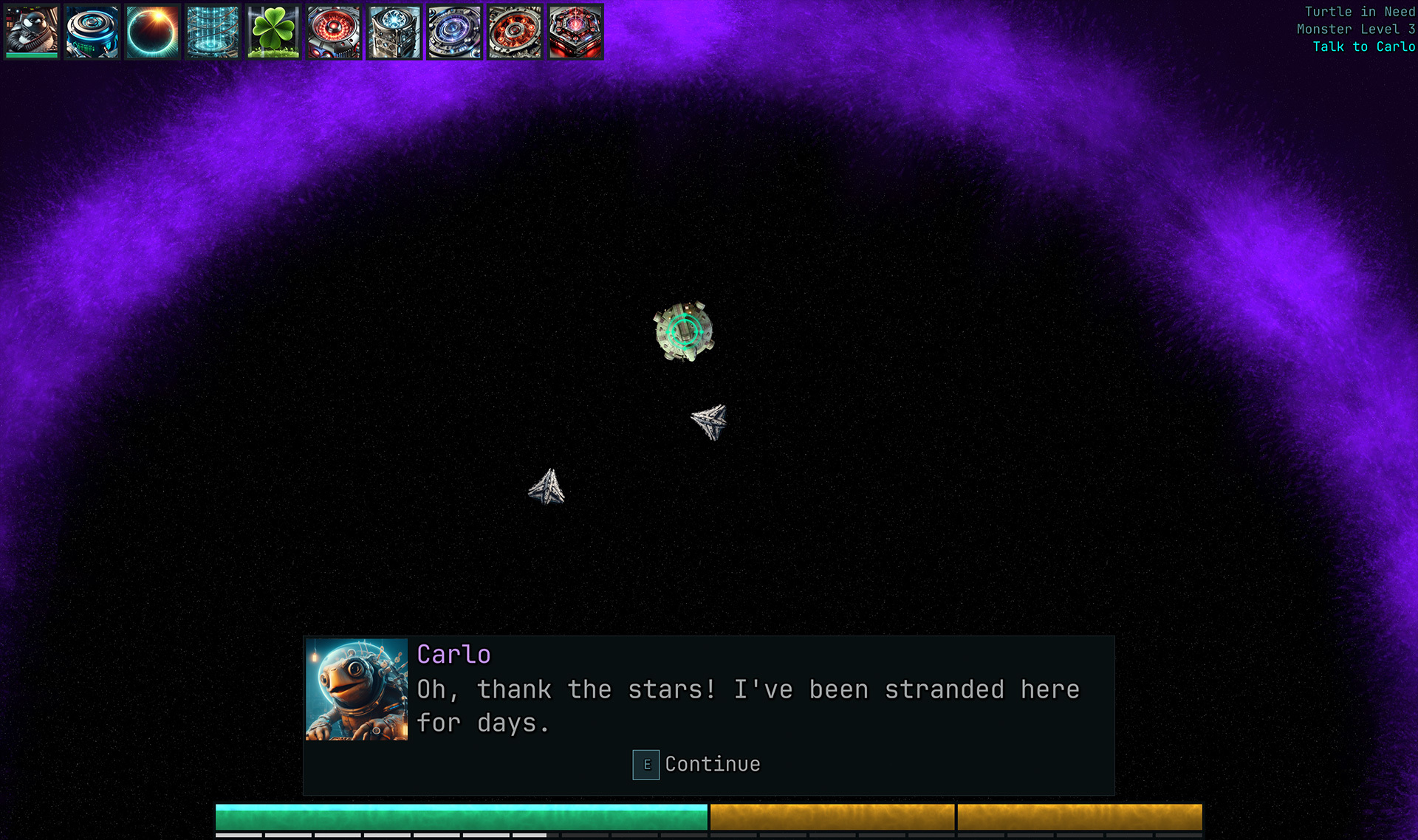Select the upper pyramid-shaped ship
The height and width of the screenshot is (840, 1418).
click(x=710, y=421)
